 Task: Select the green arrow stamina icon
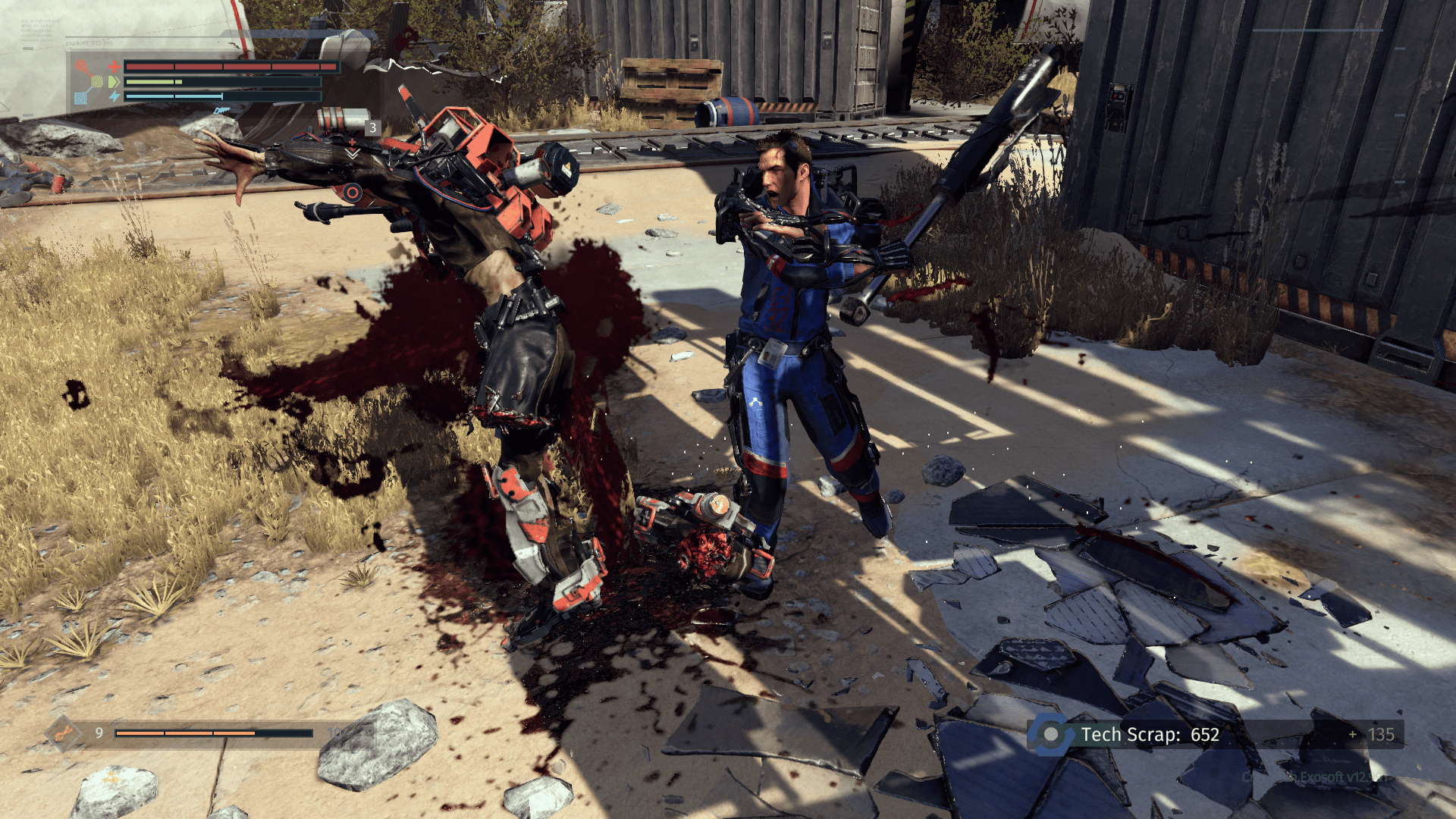pyautogui.click(x=115, y=82)
